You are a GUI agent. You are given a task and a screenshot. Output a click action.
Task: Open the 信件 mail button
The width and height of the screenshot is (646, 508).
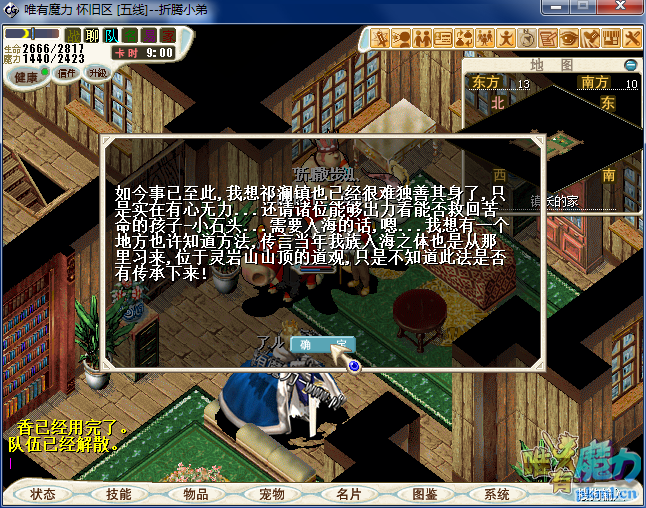[x=67, y=73]
